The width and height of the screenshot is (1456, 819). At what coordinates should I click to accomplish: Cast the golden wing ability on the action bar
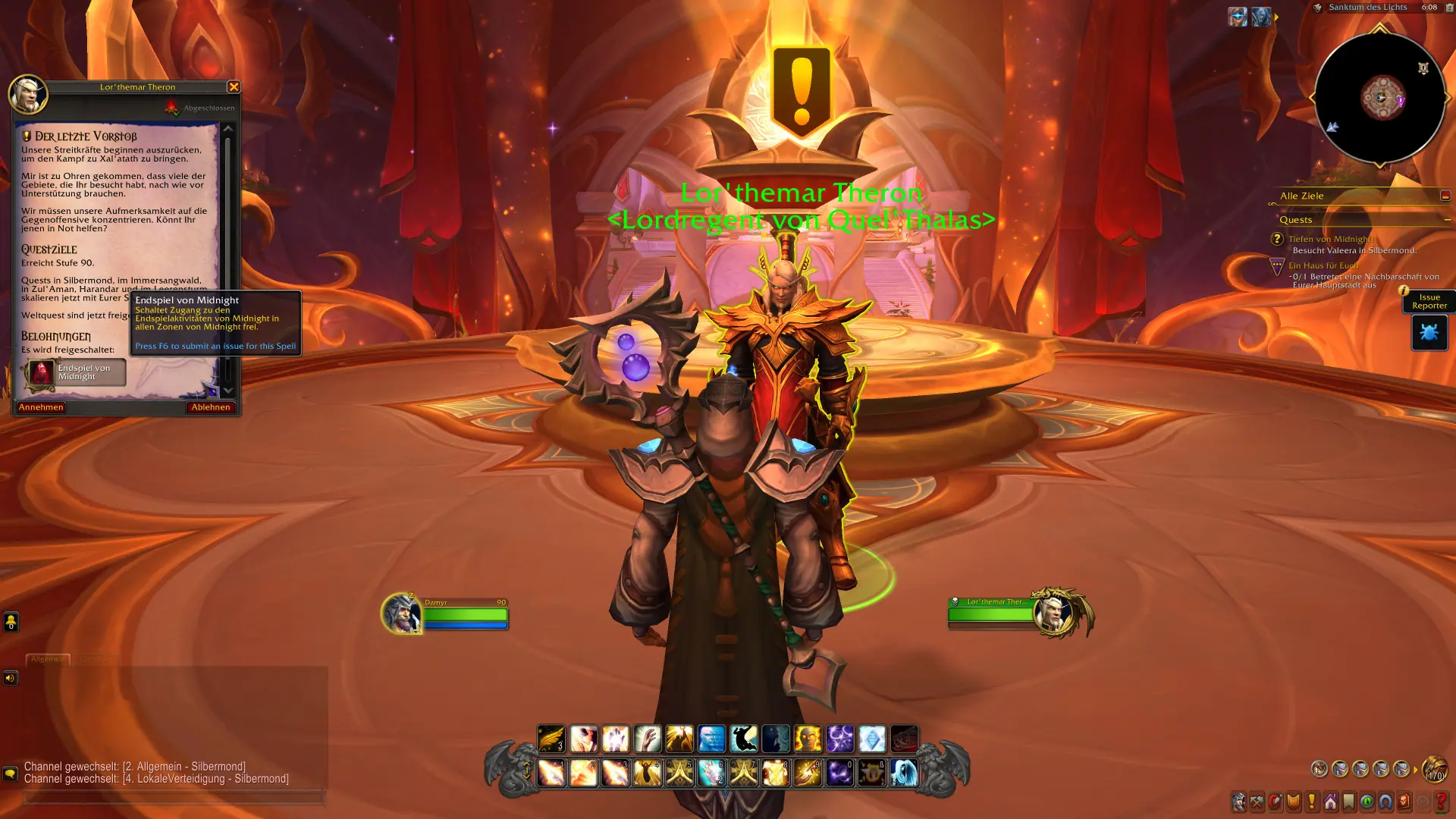[x=551, y=739]
